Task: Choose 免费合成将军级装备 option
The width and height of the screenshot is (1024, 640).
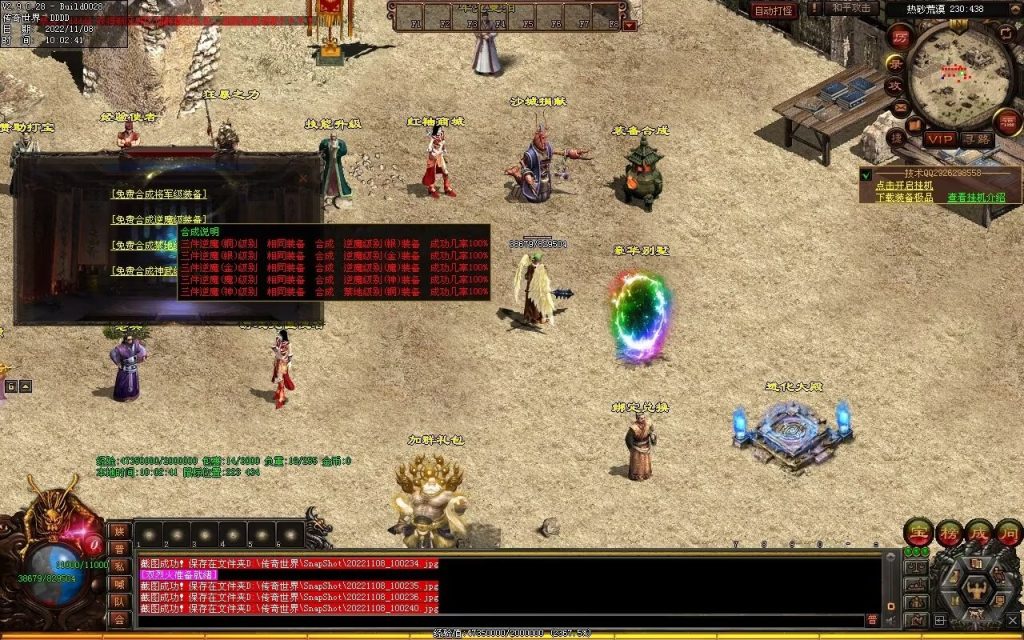Action: click(x=160, y=194)
